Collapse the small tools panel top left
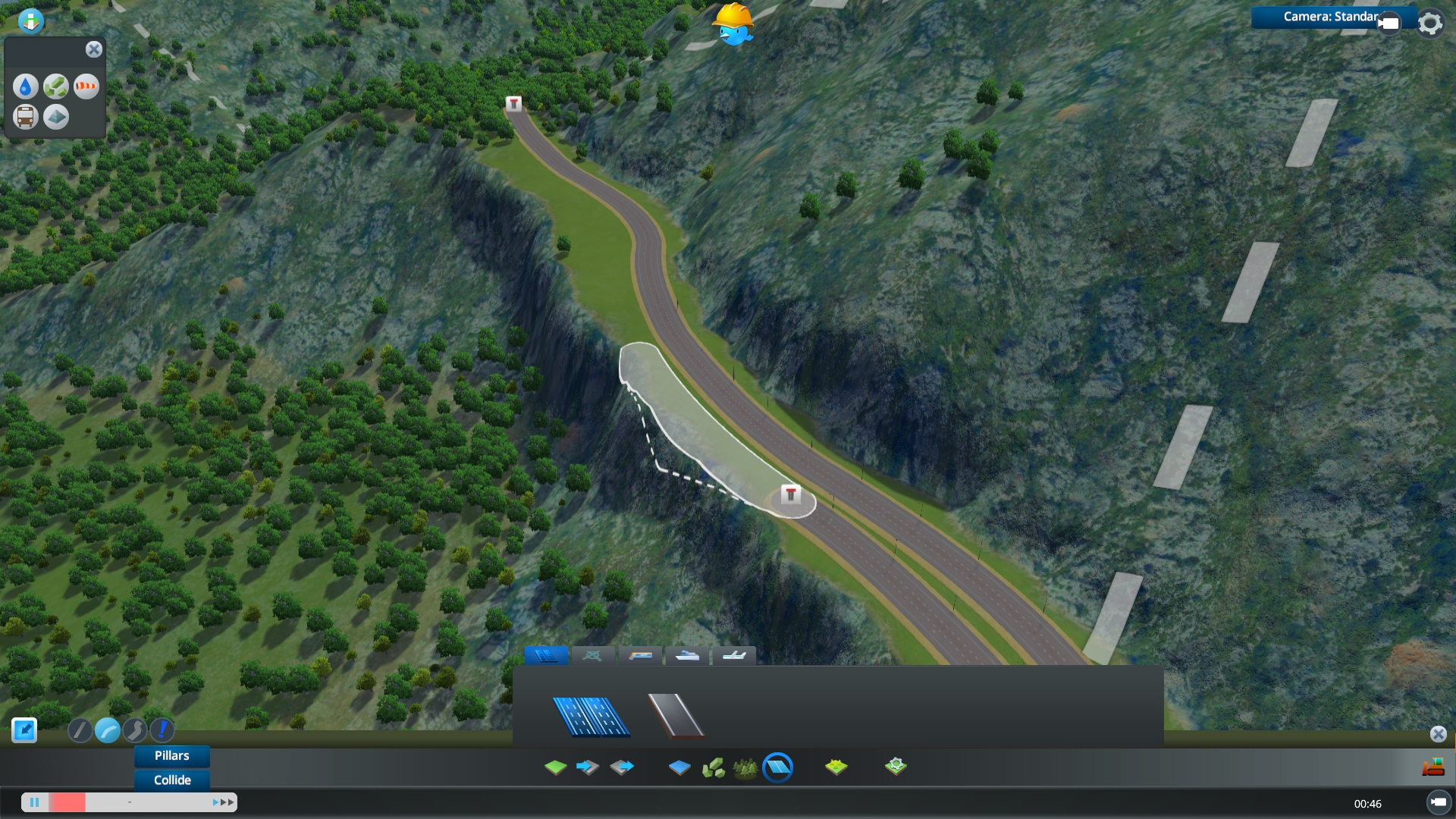The image size is (1456, 819). click(94, 49)
